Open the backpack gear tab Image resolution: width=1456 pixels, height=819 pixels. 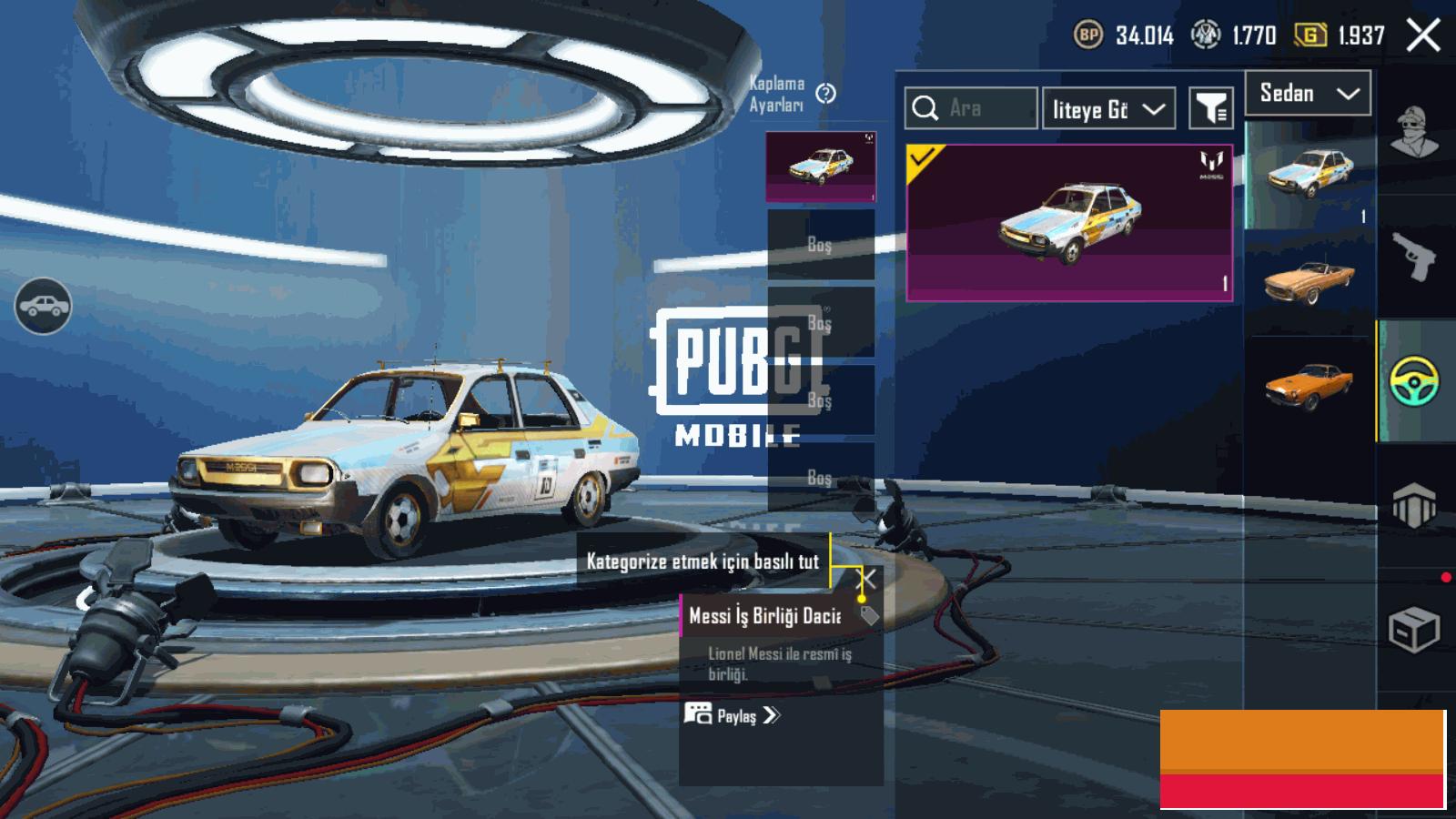point(1414,503)
